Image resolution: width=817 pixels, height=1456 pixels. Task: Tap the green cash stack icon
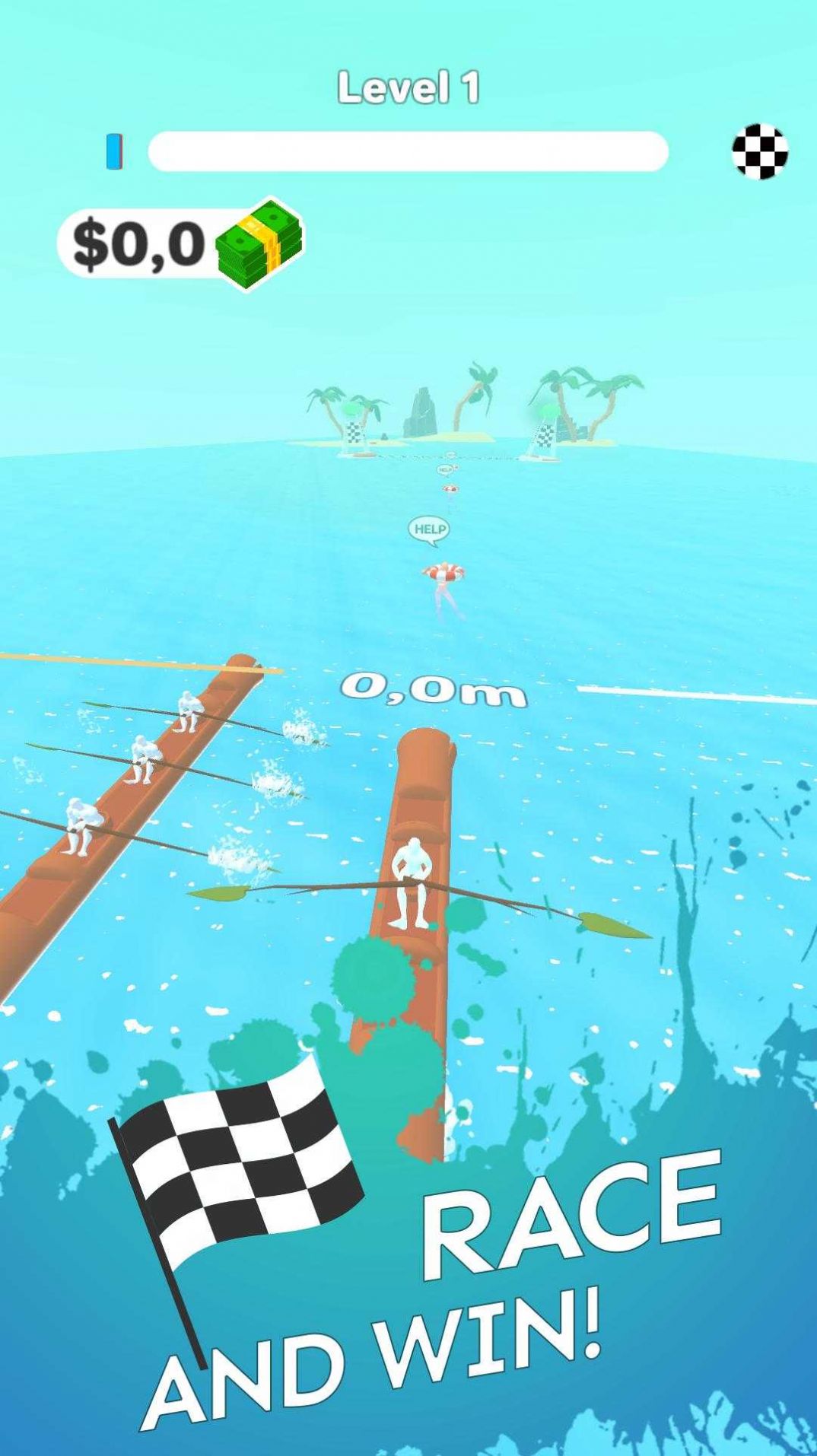coord(259,243)
